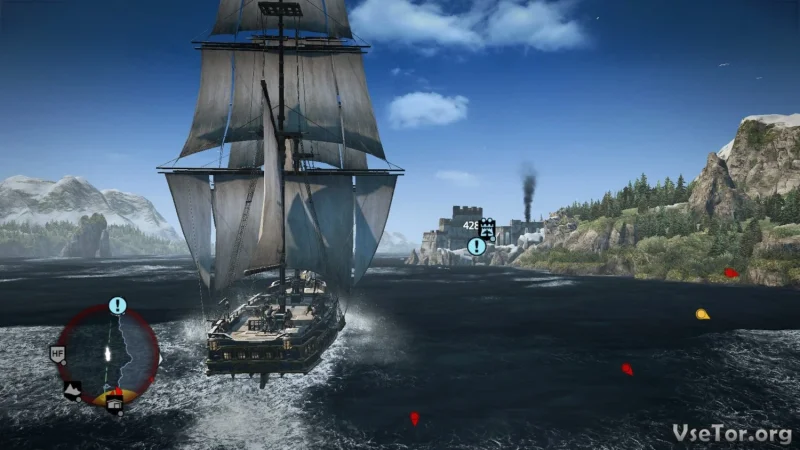Click the HF badge on the minimap edge
This screenshot has height=450, width=800.
pyautogui.click(x=57, y=353)
